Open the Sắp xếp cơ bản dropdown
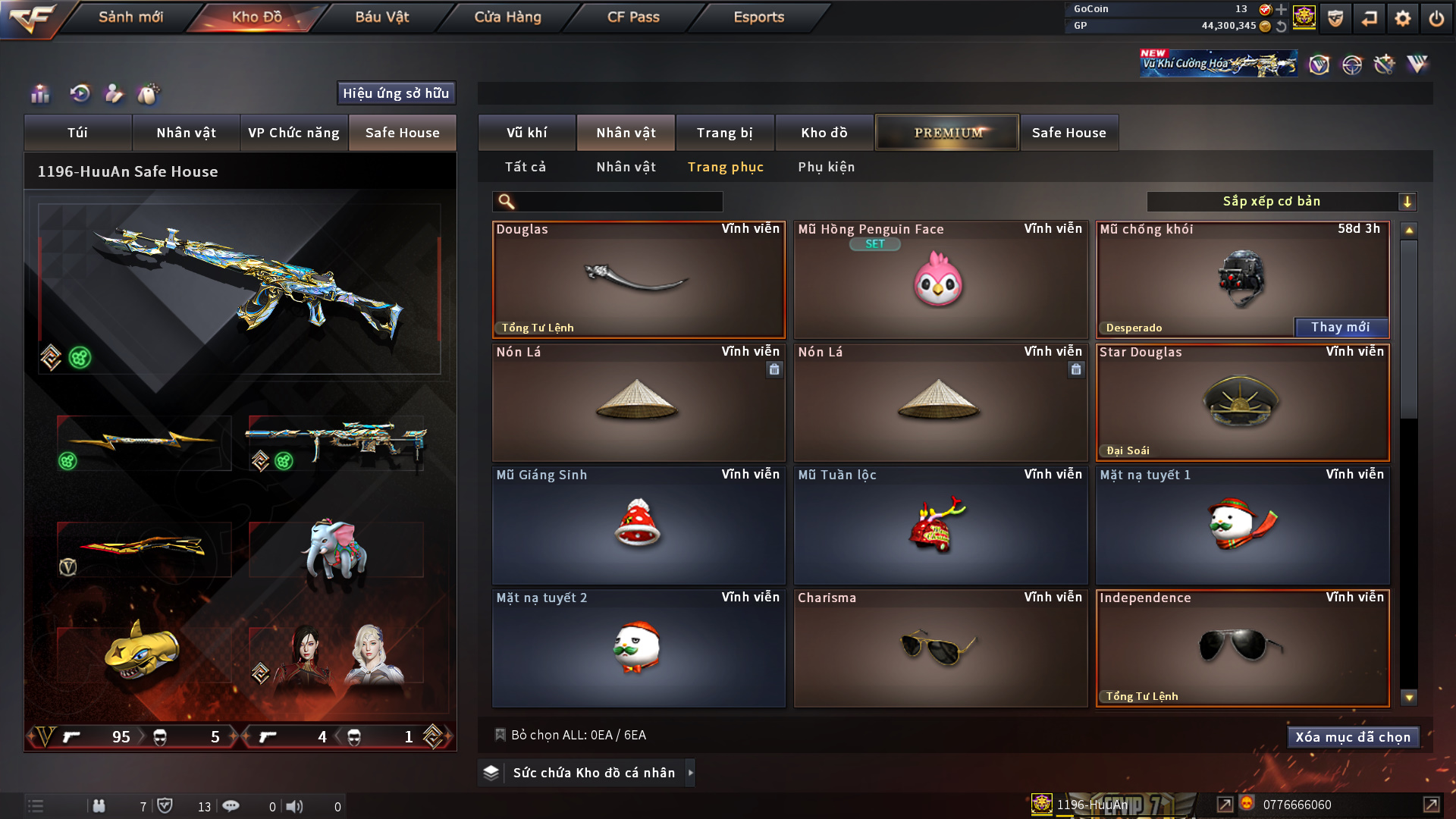 click(x=1281, y=202)
